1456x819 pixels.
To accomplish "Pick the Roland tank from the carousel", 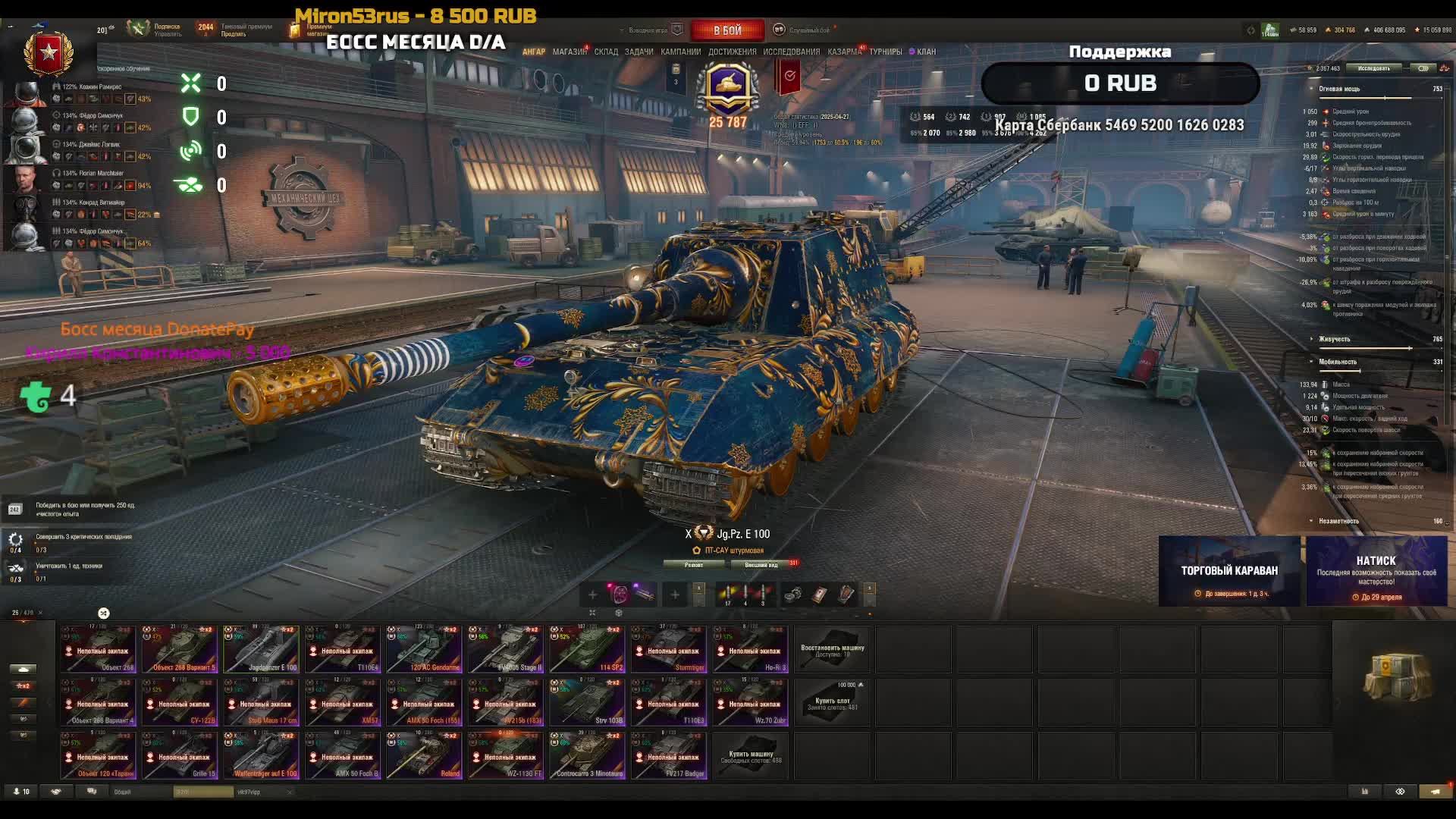I will 425,756.
